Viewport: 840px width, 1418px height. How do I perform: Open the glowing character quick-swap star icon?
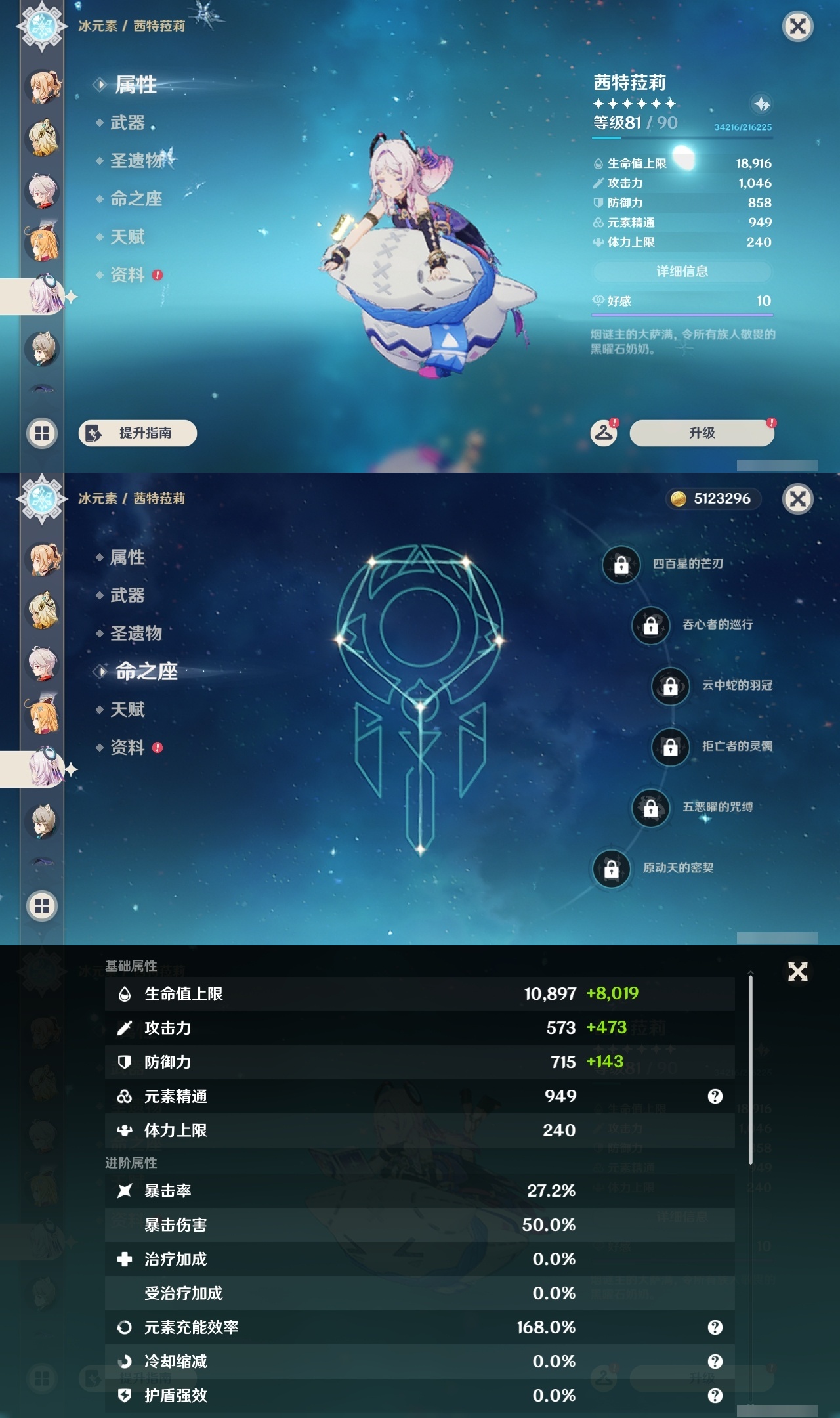coord(760,104)
